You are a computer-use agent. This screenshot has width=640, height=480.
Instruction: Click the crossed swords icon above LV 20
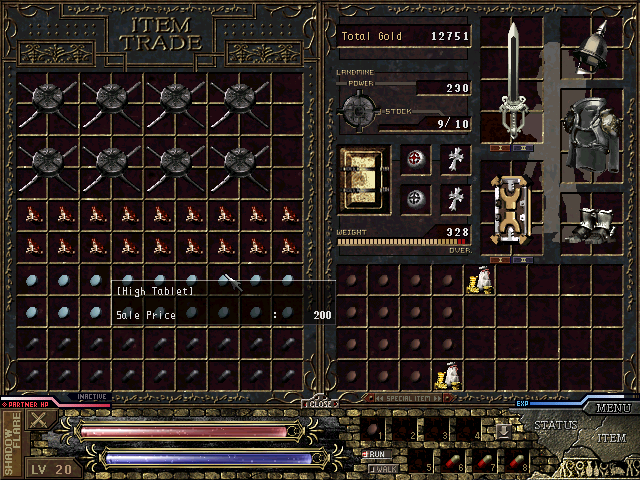pos(39,420)
